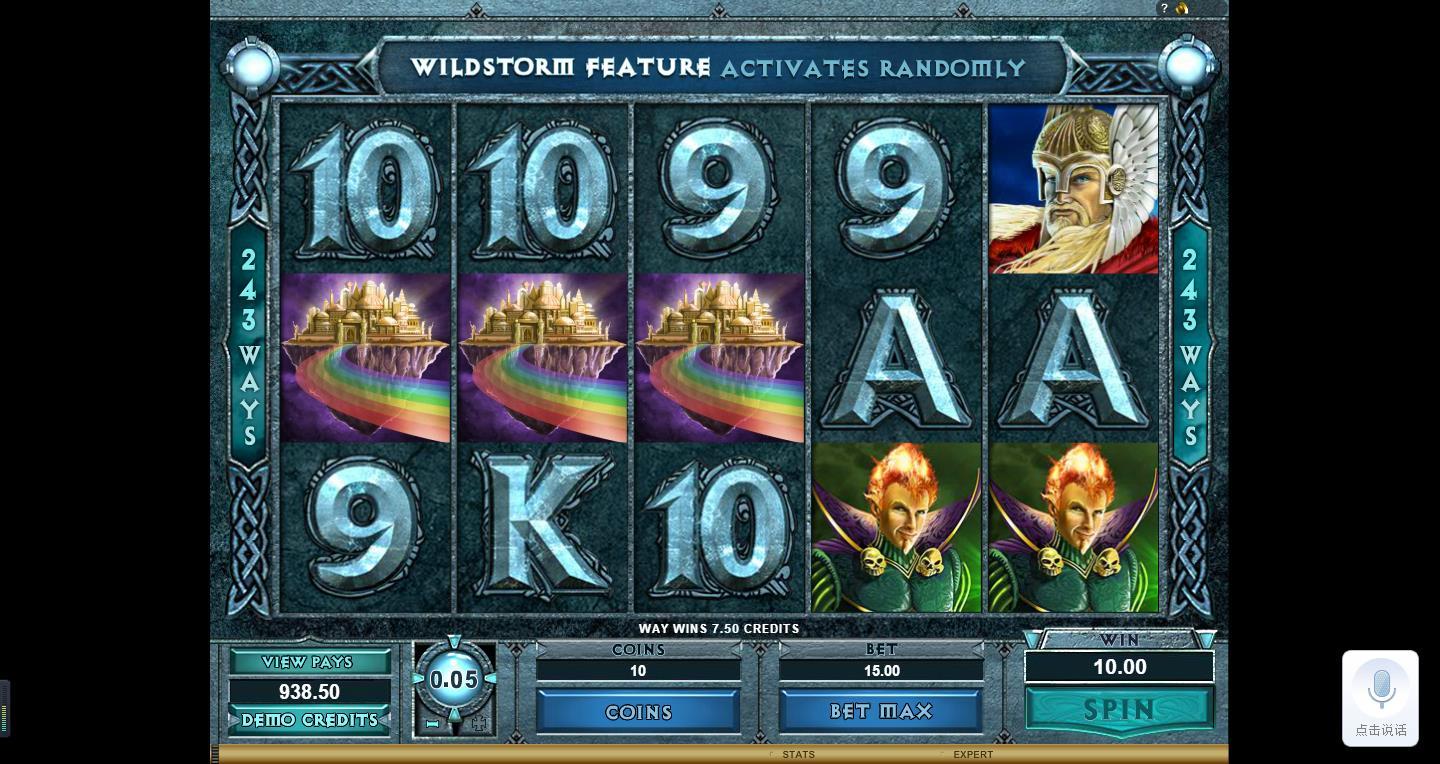The height and width of the screenshot is (764, 1440).
Task: Click the blue Coins button
Action: 638,712
